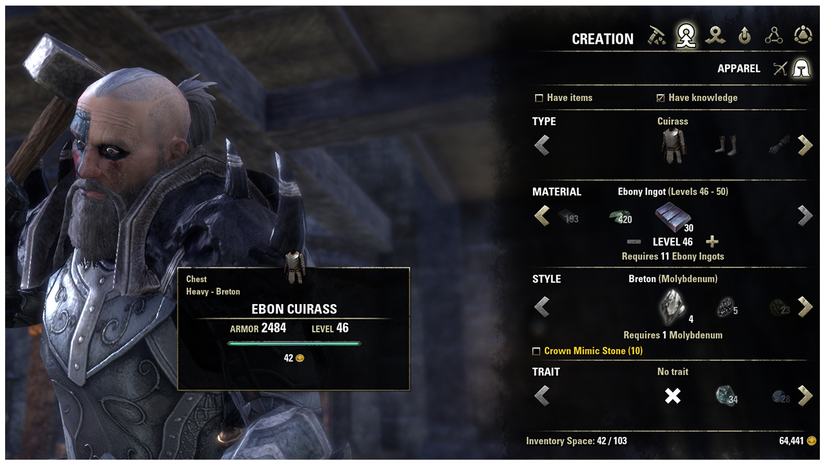This screenshot has width=825, height=464.
Task: Select the boots armor type icon
Action: (x=723, y=146)
